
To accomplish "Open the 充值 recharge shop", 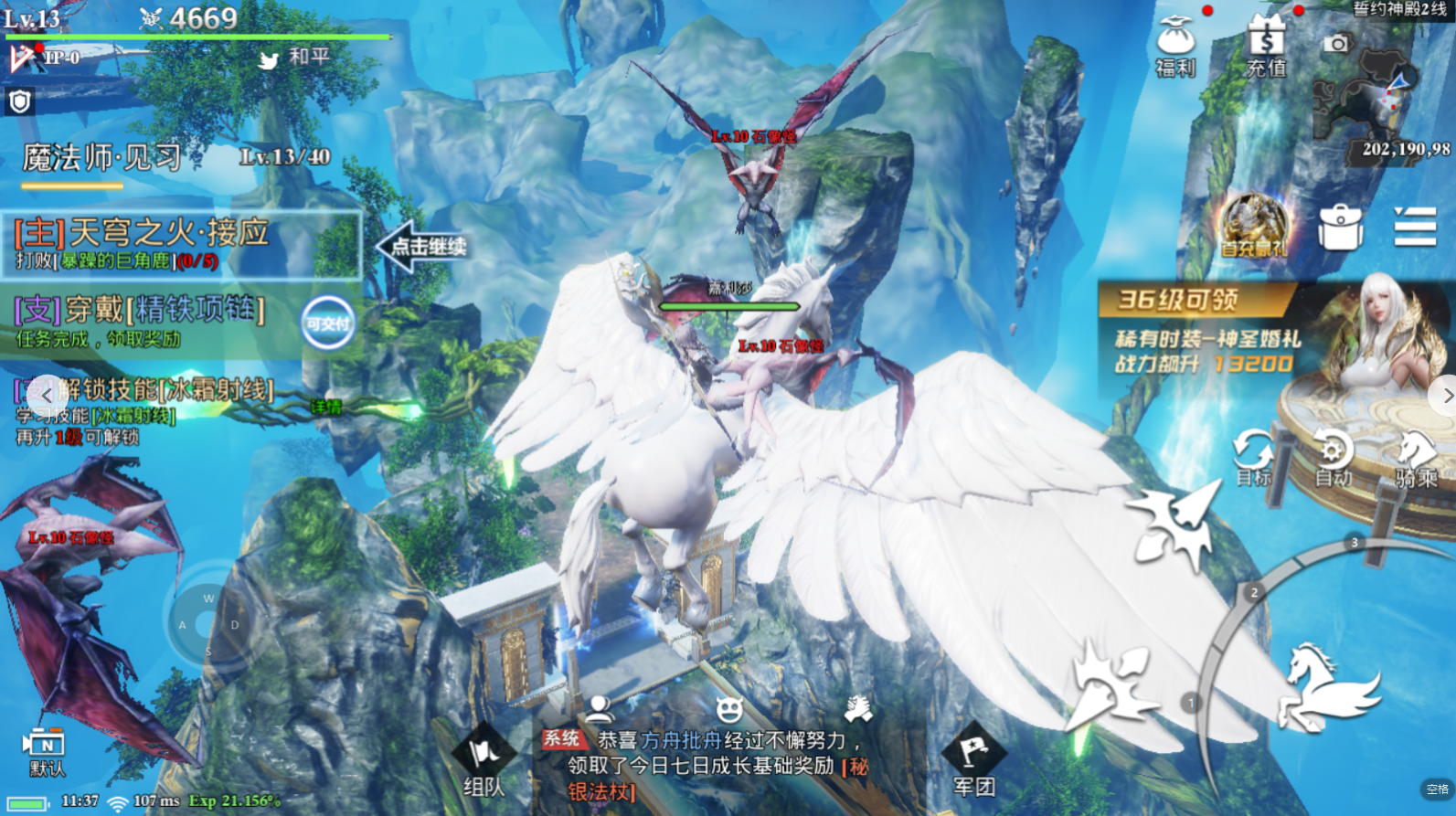I will pyautogui.click(x=1266, y=46).
